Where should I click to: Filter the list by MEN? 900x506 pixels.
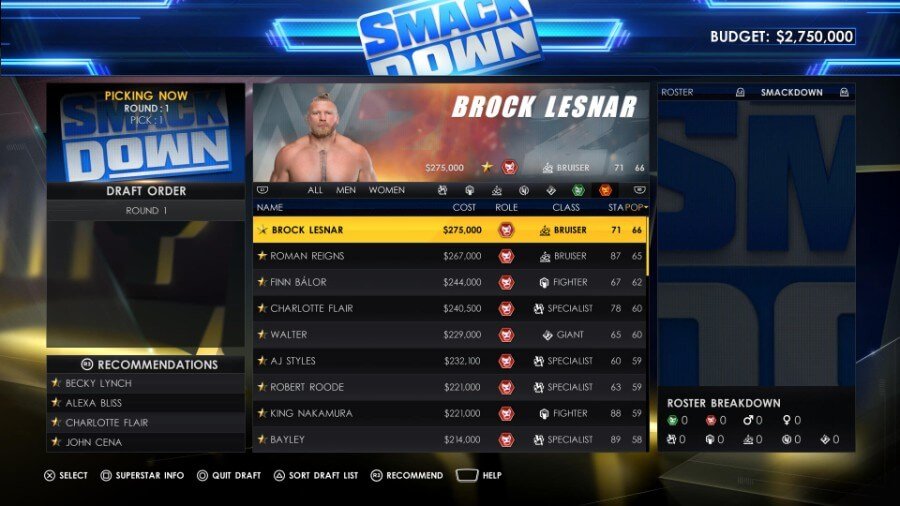pyautogui.click(x=346, y=190)
